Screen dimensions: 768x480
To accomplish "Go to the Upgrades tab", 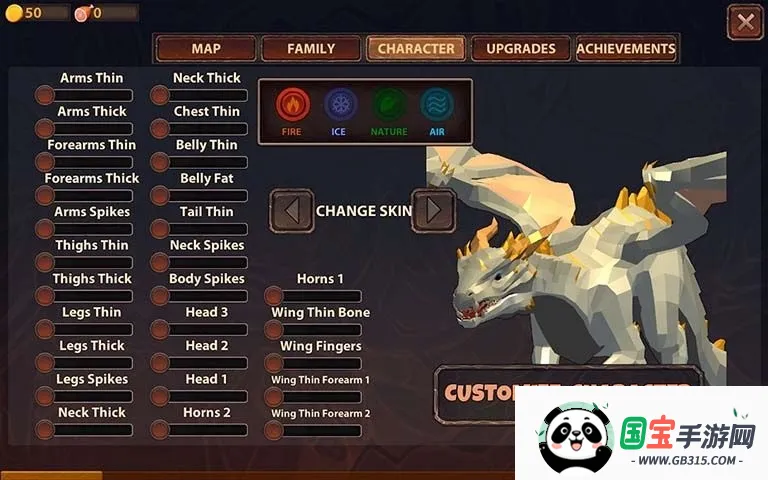I will 520,49.
